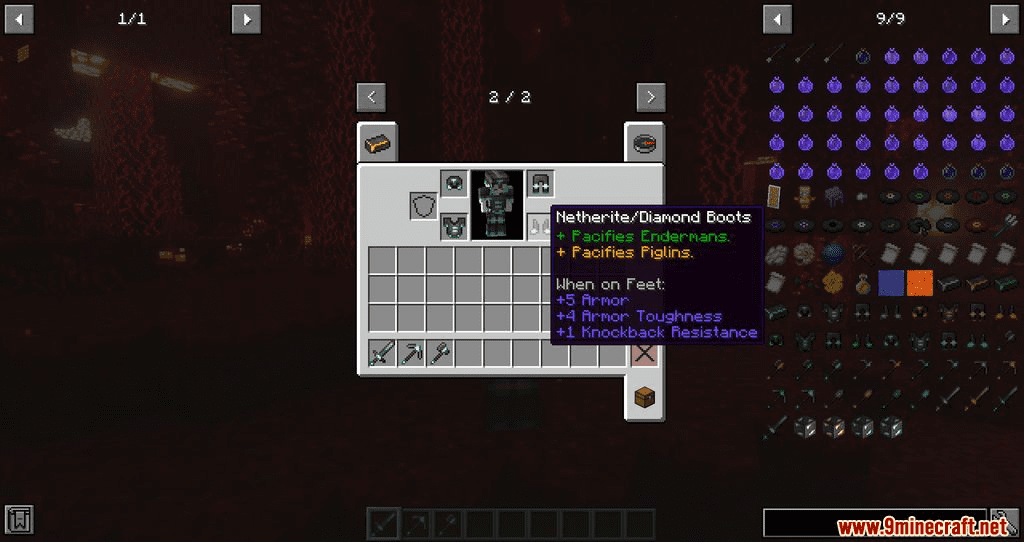Open the bookmark button in bottom-left corner

click(18, 519)
